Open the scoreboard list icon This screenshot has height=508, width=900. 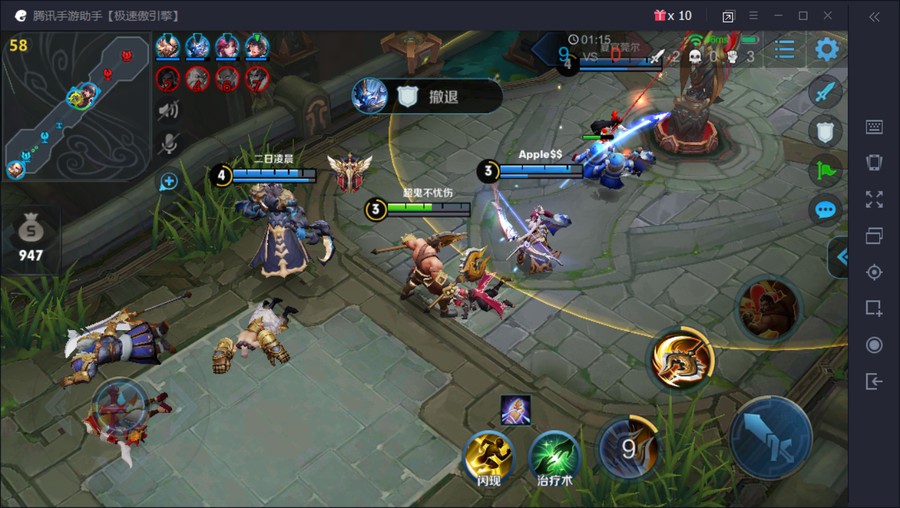click(x=785, y=49)
